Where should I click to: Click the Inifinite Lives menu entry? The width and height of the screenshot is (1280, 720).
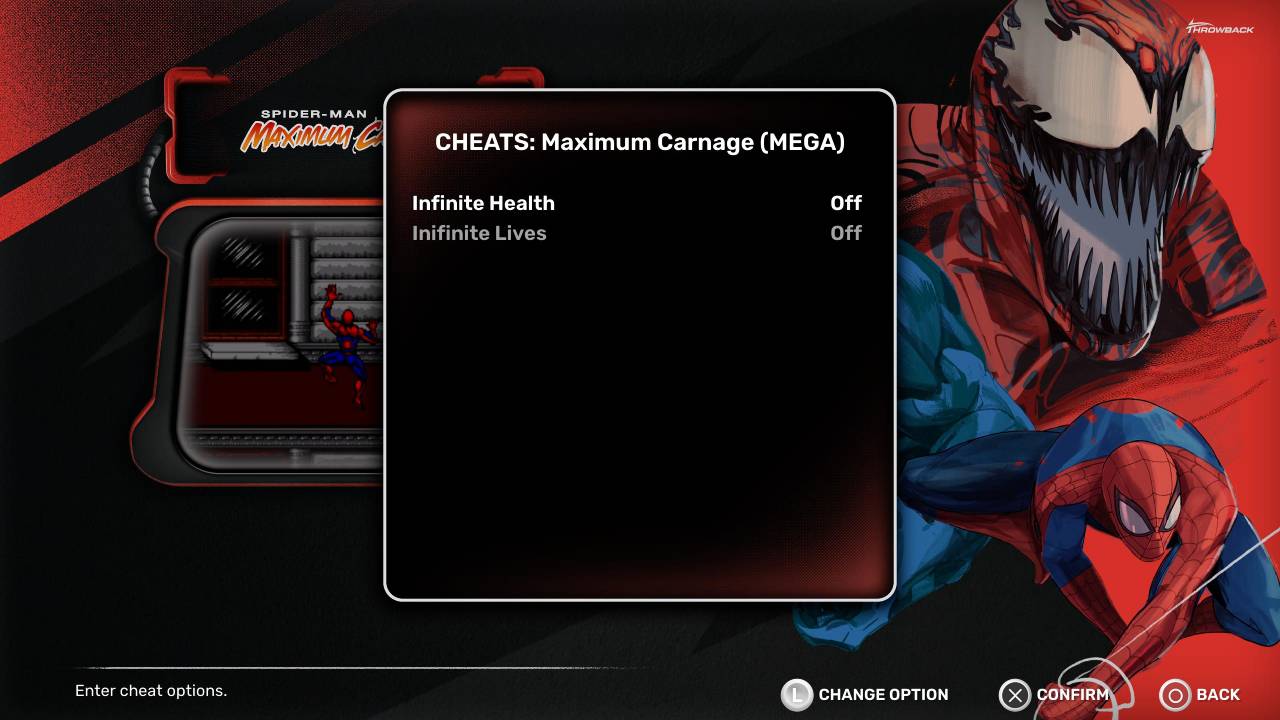479,233
